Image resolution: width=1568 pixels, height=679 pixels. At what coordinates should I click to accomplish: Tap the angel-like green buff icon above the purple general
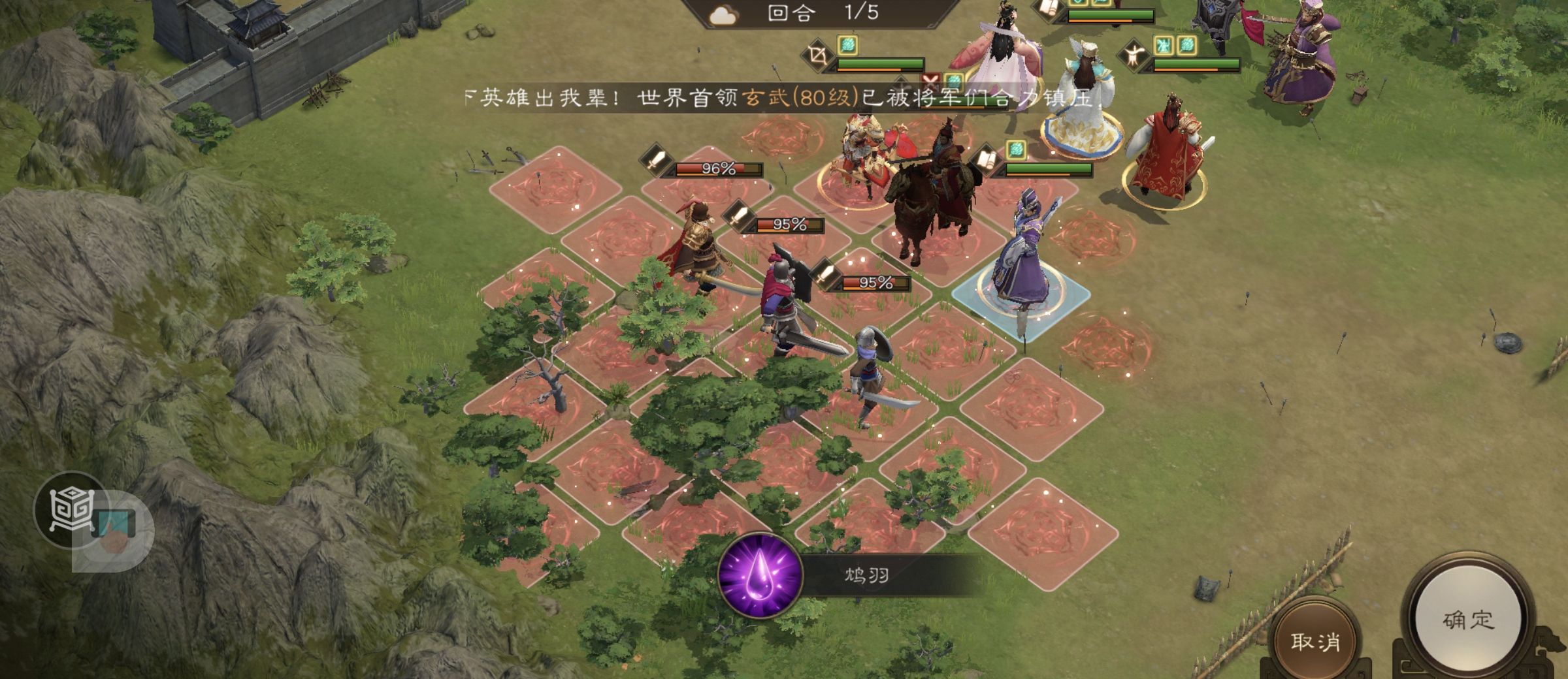[1164, 45]
